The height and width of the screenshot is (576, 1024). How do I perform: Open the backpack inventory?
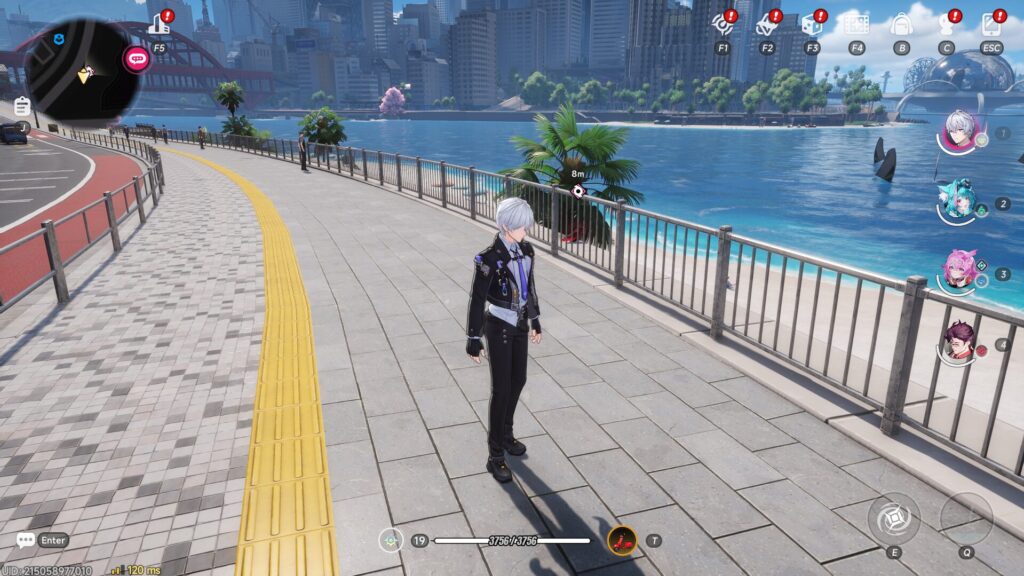coord(901,25)
